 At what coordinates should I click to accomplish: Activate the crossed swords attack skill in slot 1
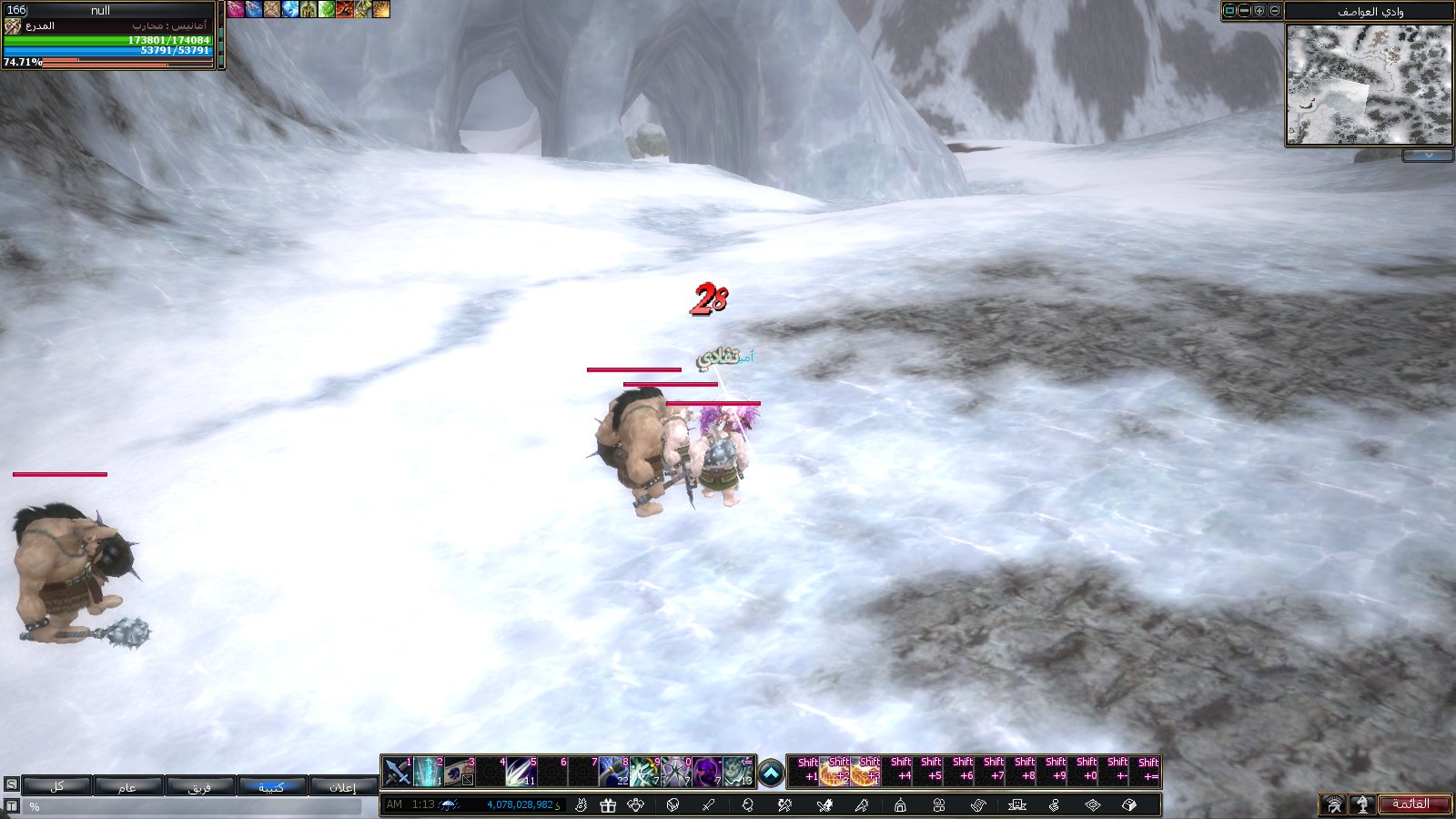coord(397,772)
